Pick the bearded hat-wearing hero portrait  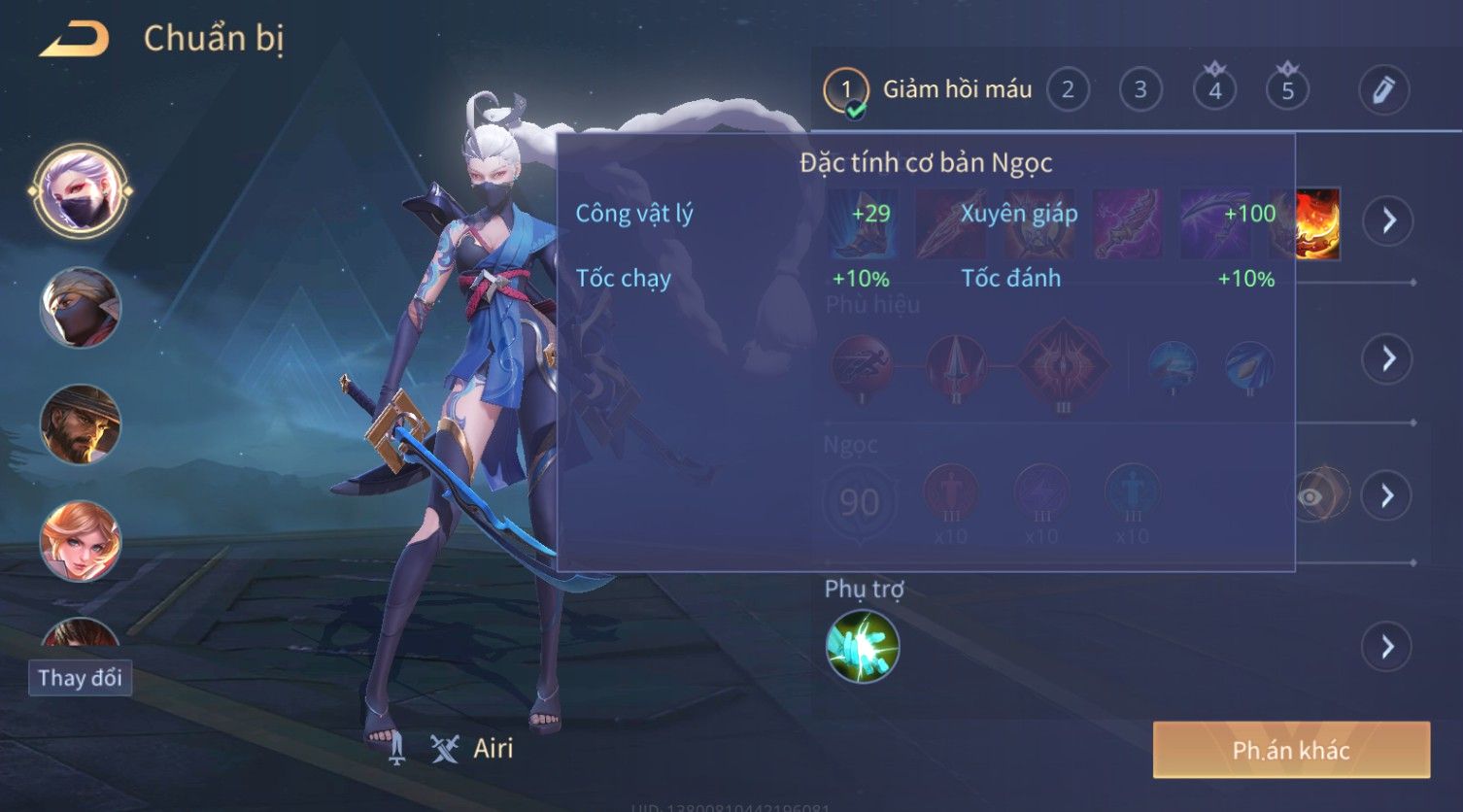(x=80, y=424)
